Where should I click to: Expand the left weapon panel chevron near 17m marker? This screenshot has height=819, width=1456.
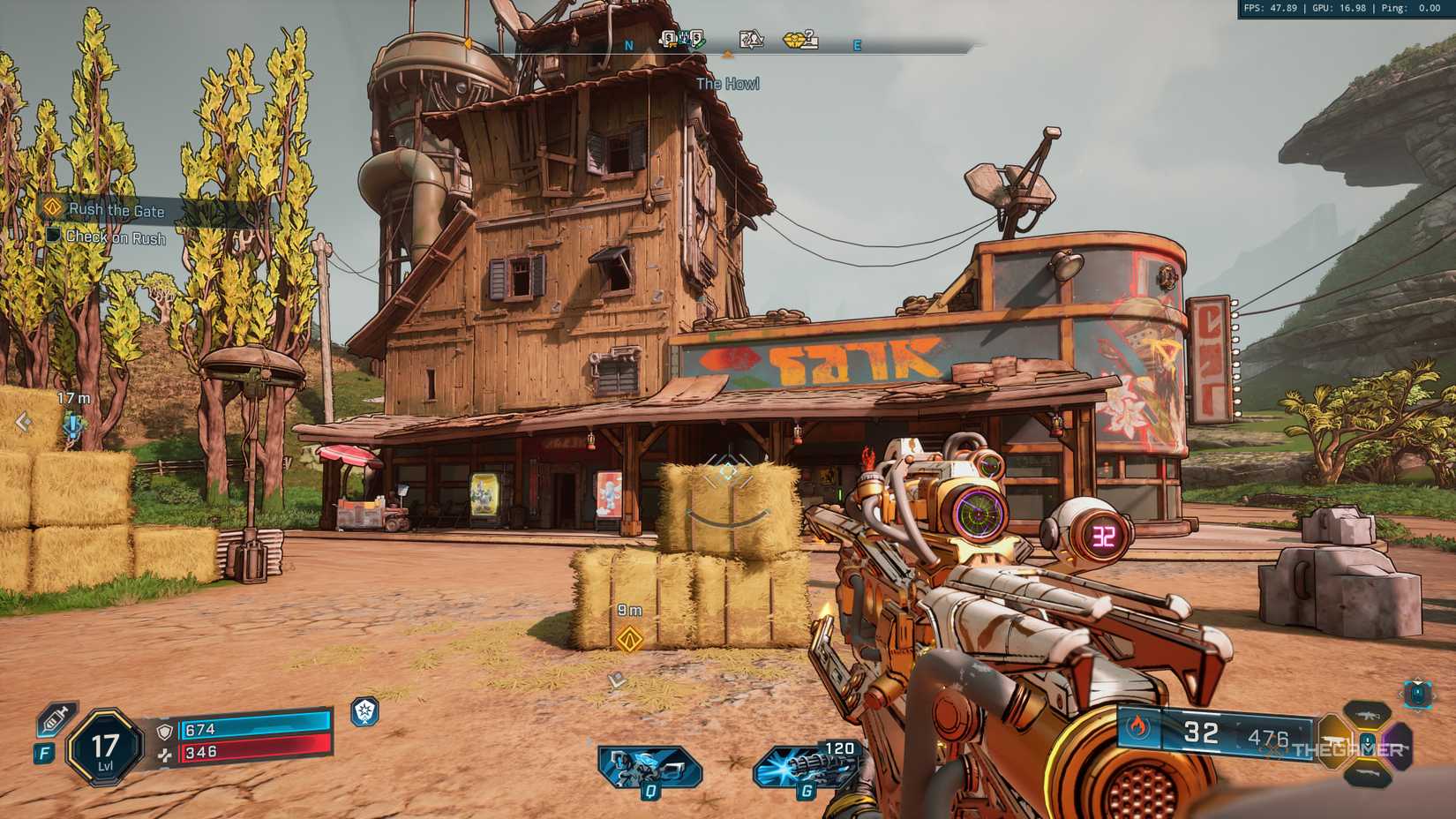coord(21,421)
